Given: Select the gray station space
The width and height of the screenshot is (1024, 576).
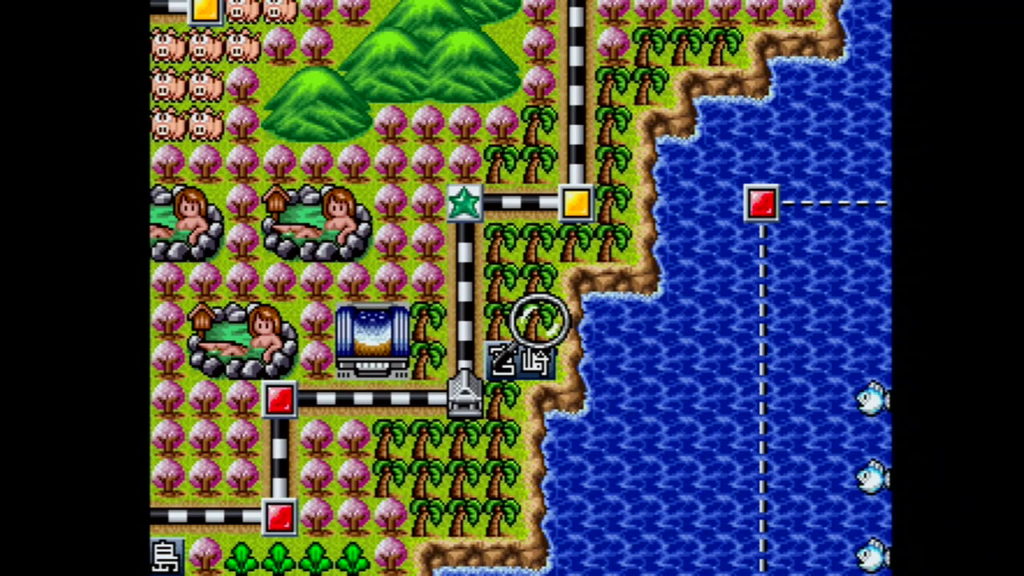Looking at the screenshot, I should coord(465,394).
